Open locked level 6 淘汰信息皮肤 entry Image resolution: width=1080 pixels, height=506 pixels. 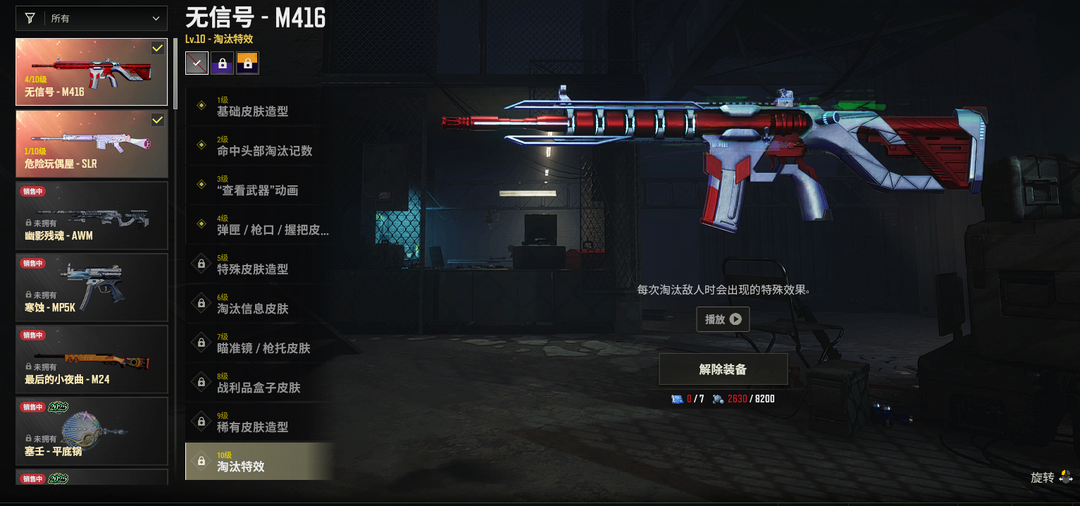258,304
